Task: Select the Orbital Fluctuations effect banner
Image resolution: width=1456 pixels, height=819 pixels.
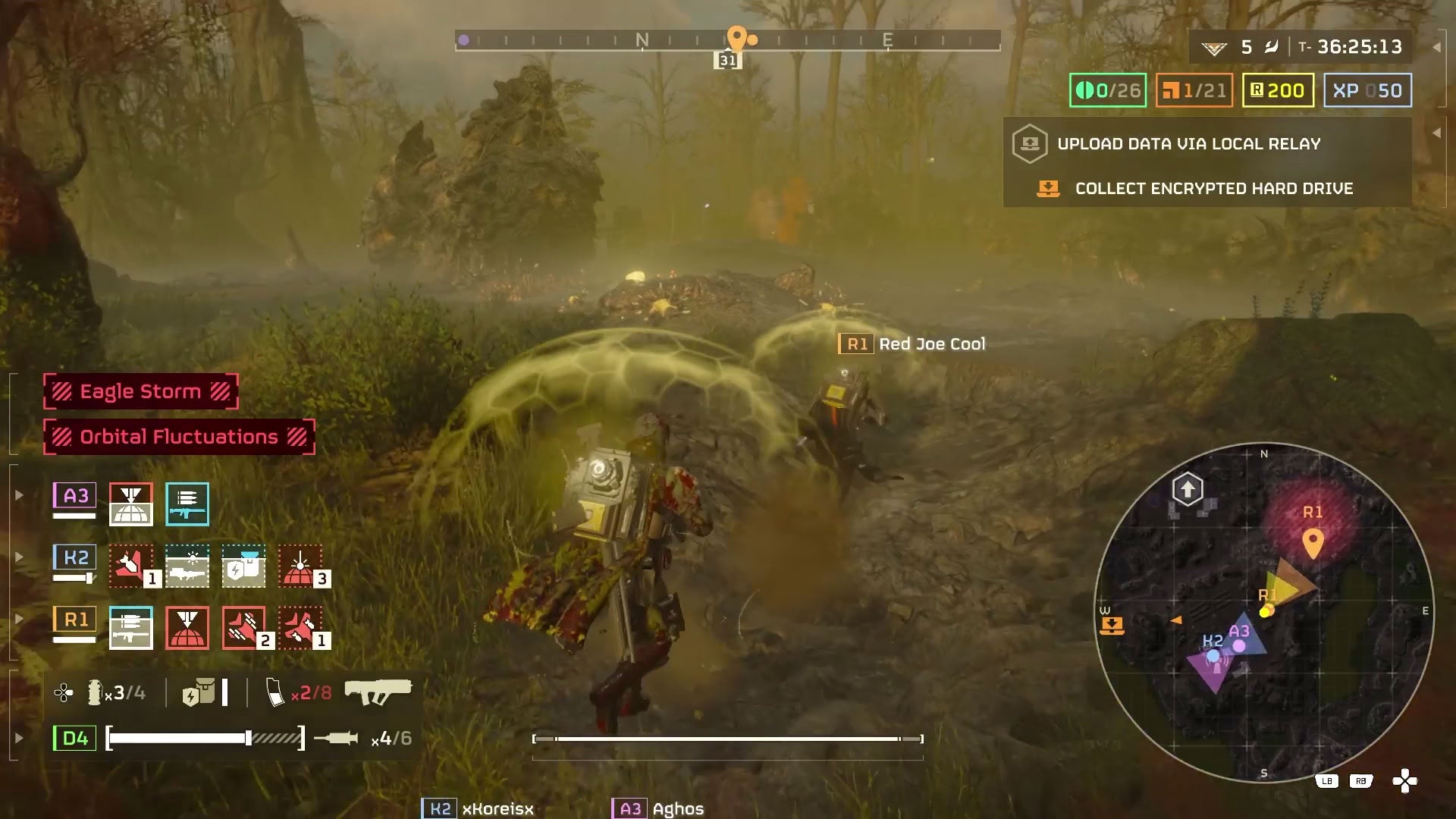Action: tap(179, 437)
